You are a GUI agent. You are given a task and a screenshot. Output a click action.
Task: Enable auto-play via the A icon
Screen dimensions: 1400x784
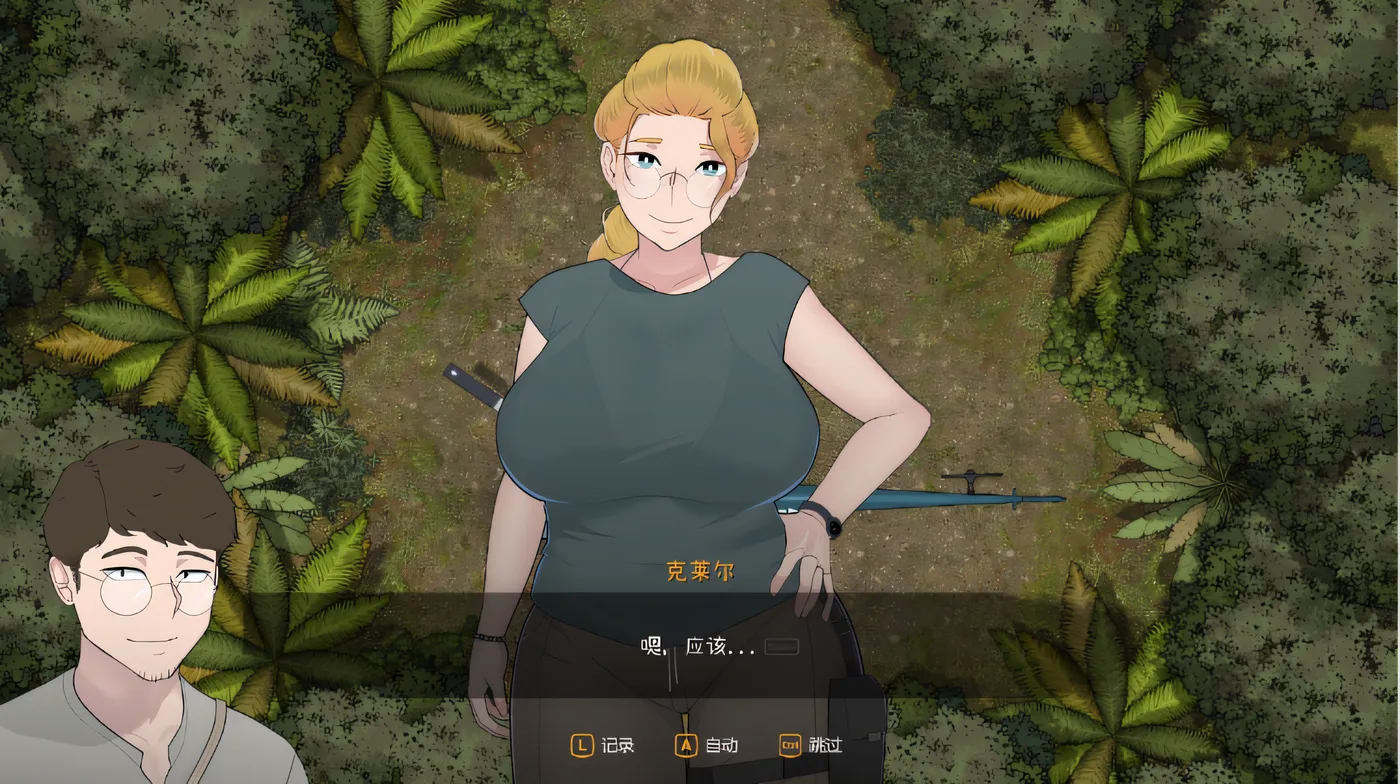click(684, 746)
